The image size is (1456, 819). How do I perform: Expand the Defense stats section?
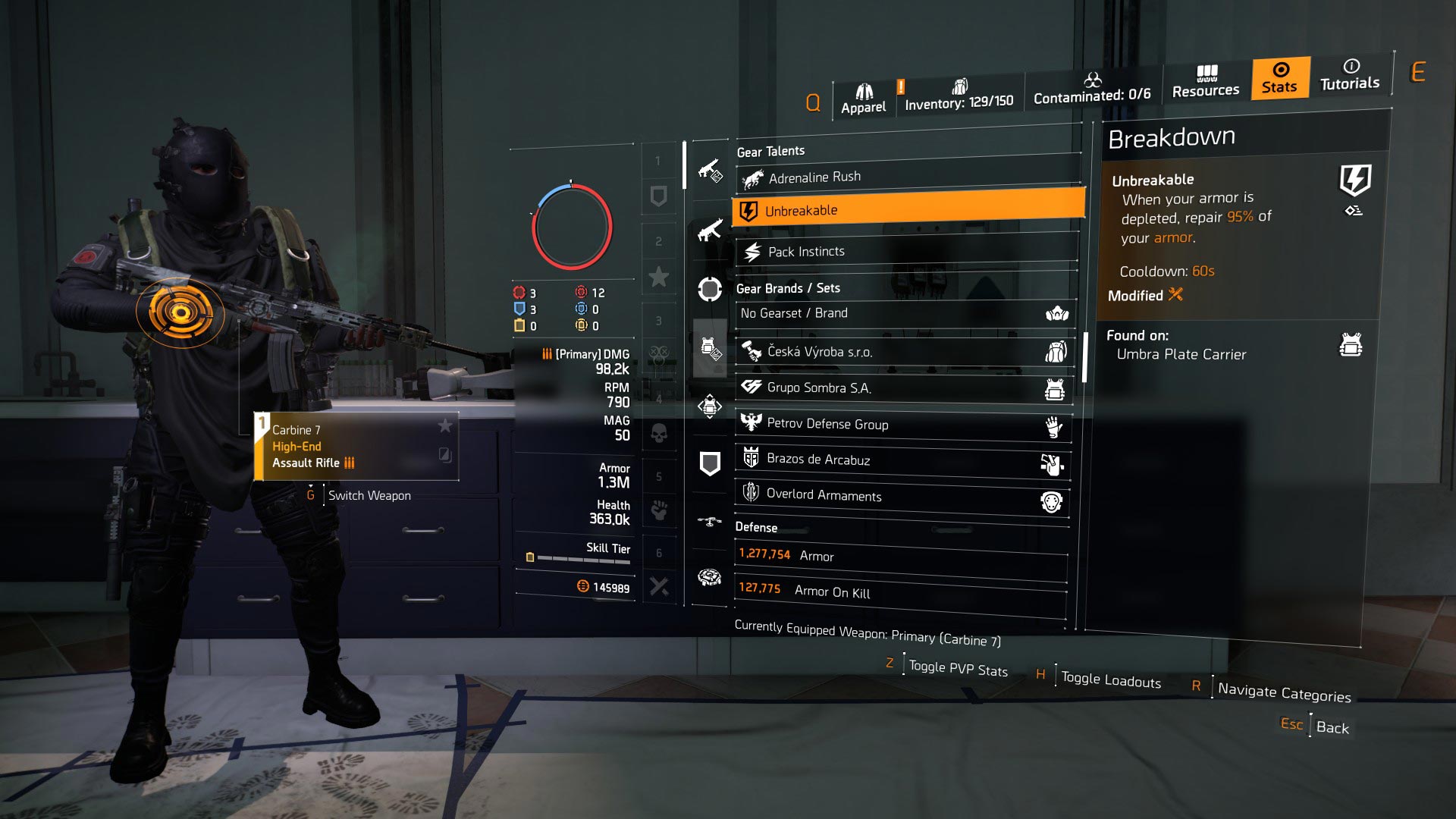coord(755,527)
